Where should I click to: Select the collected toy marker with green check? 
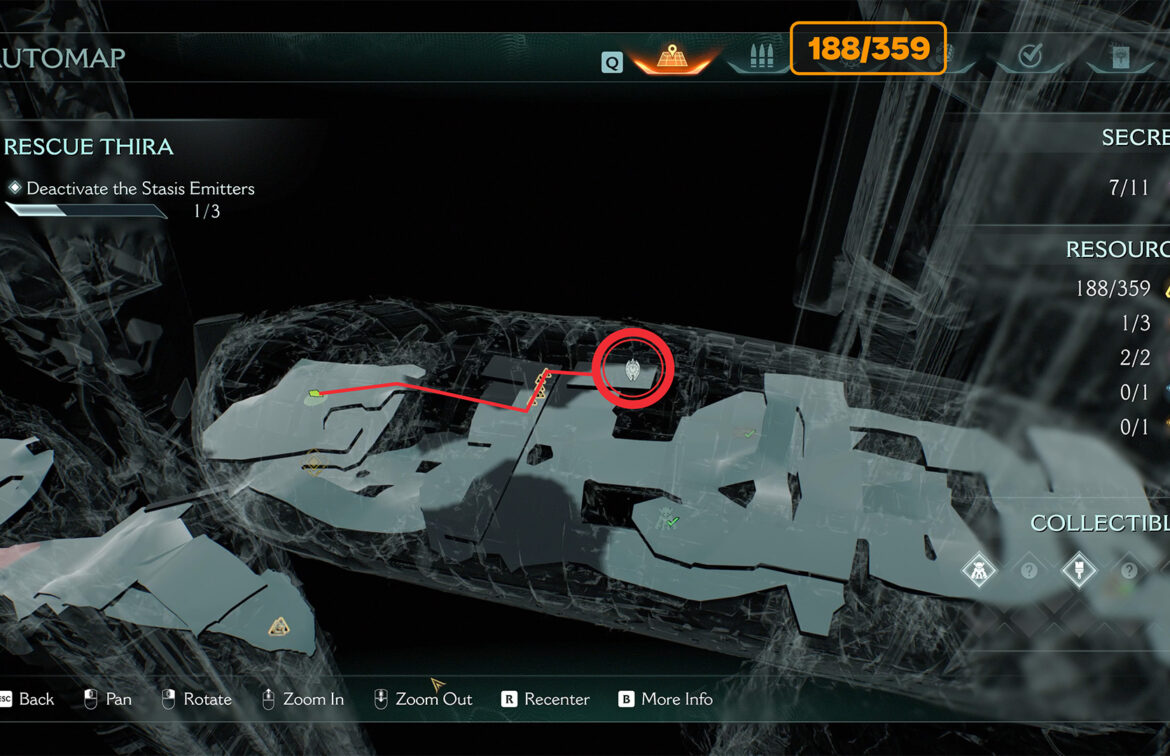coord(668,518)
